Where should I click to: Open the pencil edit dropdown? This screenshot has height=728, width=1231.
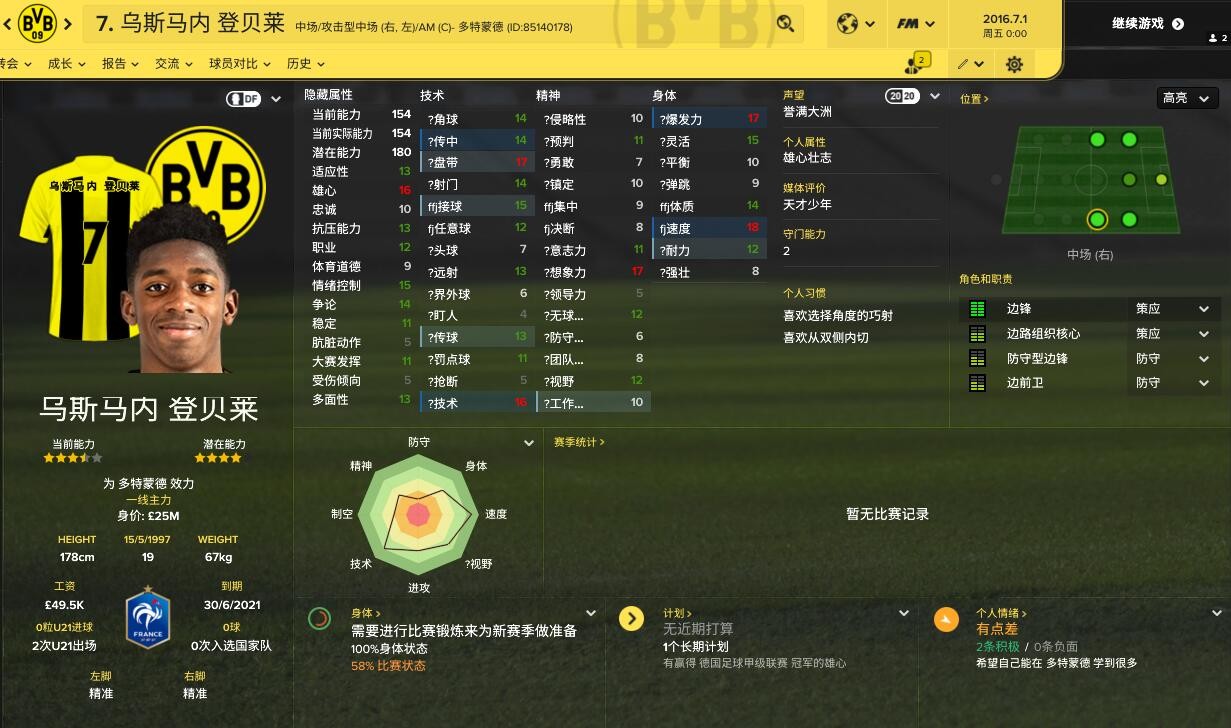[969, 64]
